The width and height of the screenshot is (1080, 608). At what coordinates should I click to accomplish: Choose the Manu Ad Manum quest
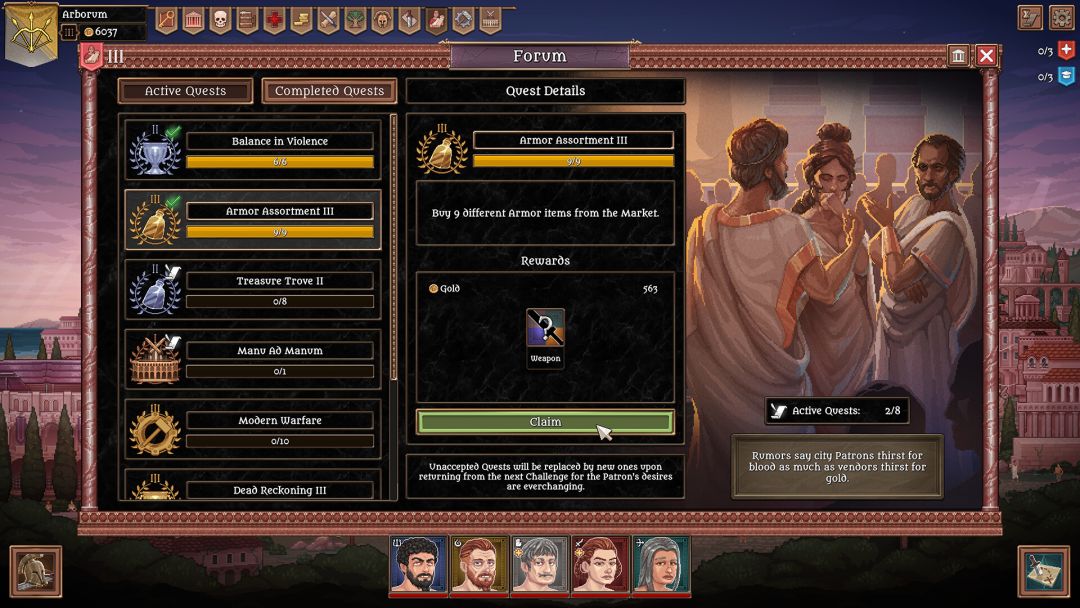(x=252, y=360)
